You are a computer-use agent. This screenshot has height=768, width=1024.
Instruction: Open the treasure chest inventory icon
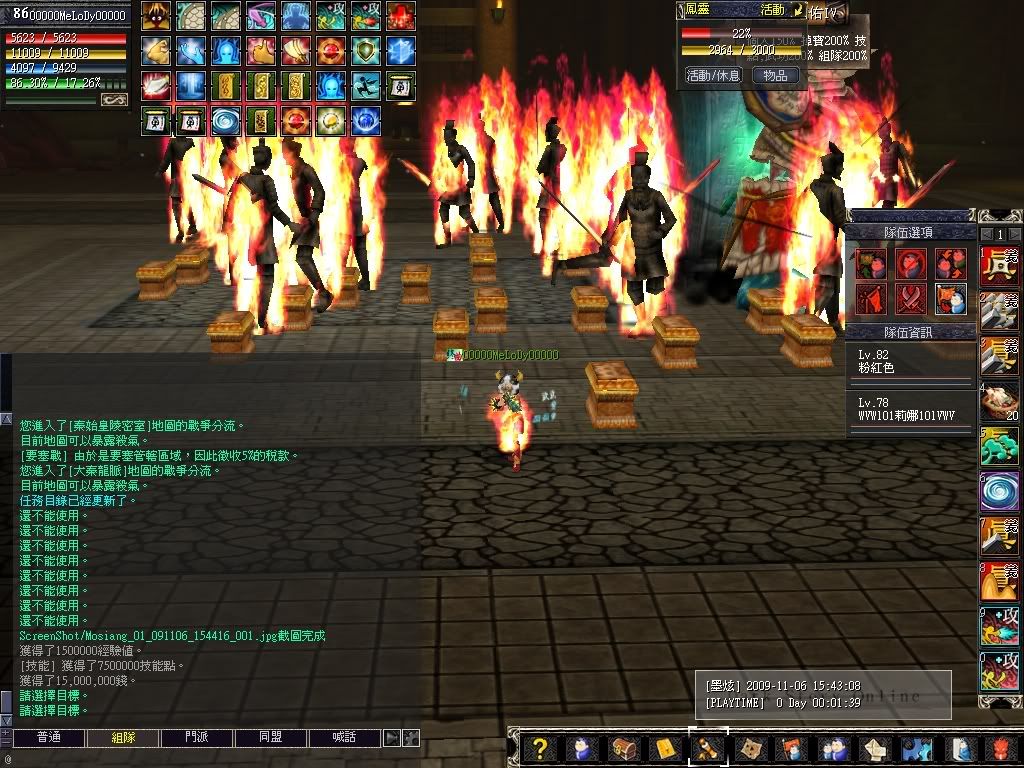coord(623,748)
